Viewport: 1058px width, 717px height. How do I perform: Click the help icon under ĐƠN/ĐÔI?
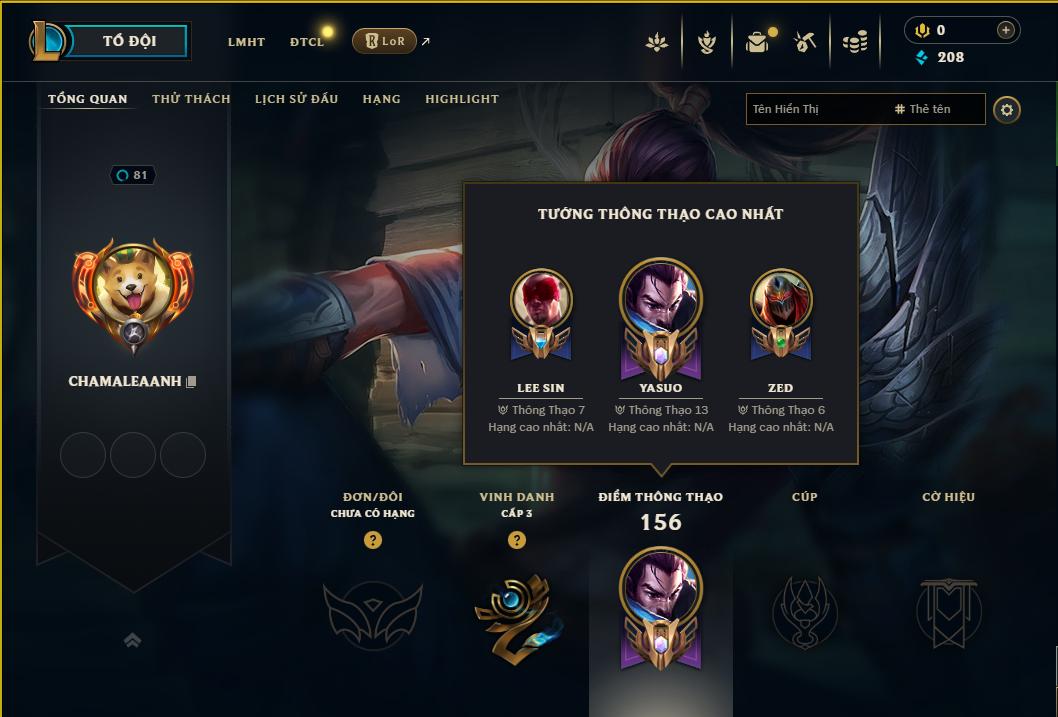pyautogui.click(x=373, y=541)
